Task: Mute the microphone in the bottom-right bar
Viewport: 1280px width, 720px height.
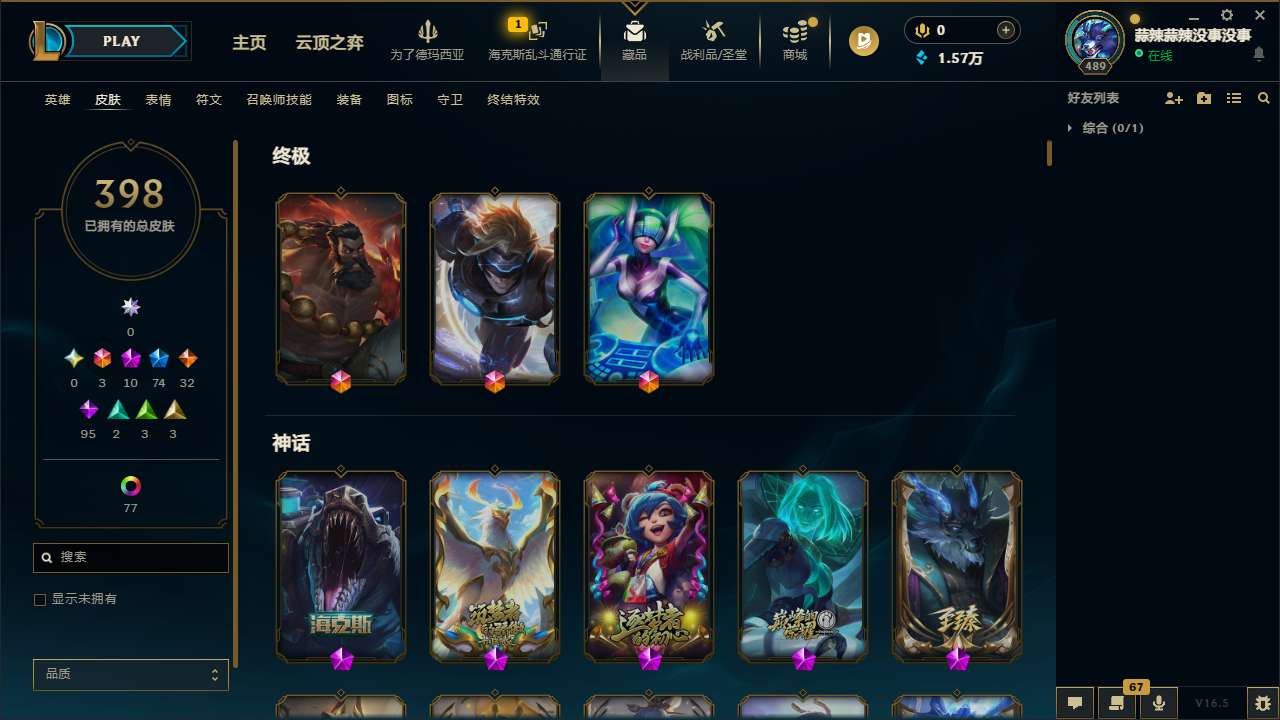Action: coord(1158,703)
